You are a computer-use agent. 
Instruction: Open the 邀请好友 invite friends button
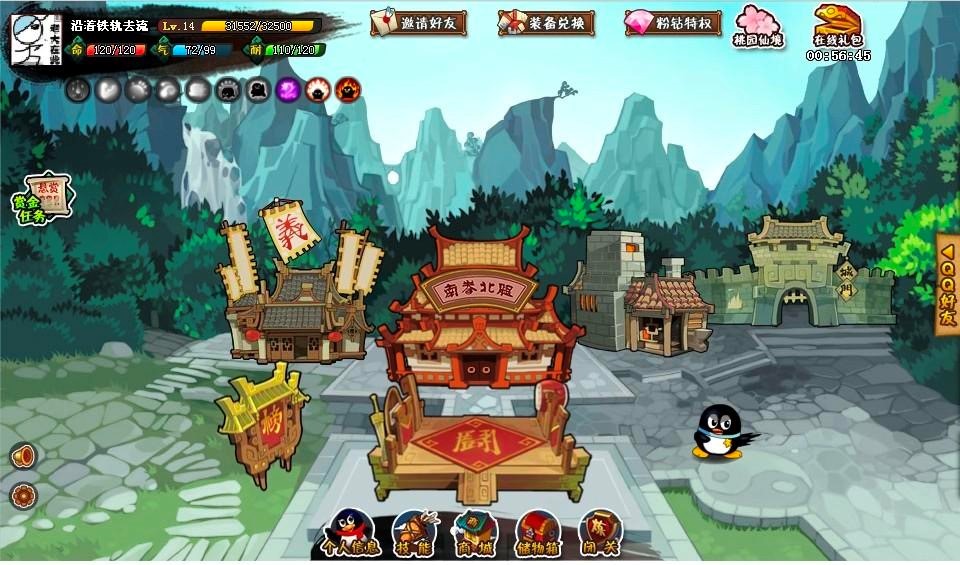click(x=418, y=22)
